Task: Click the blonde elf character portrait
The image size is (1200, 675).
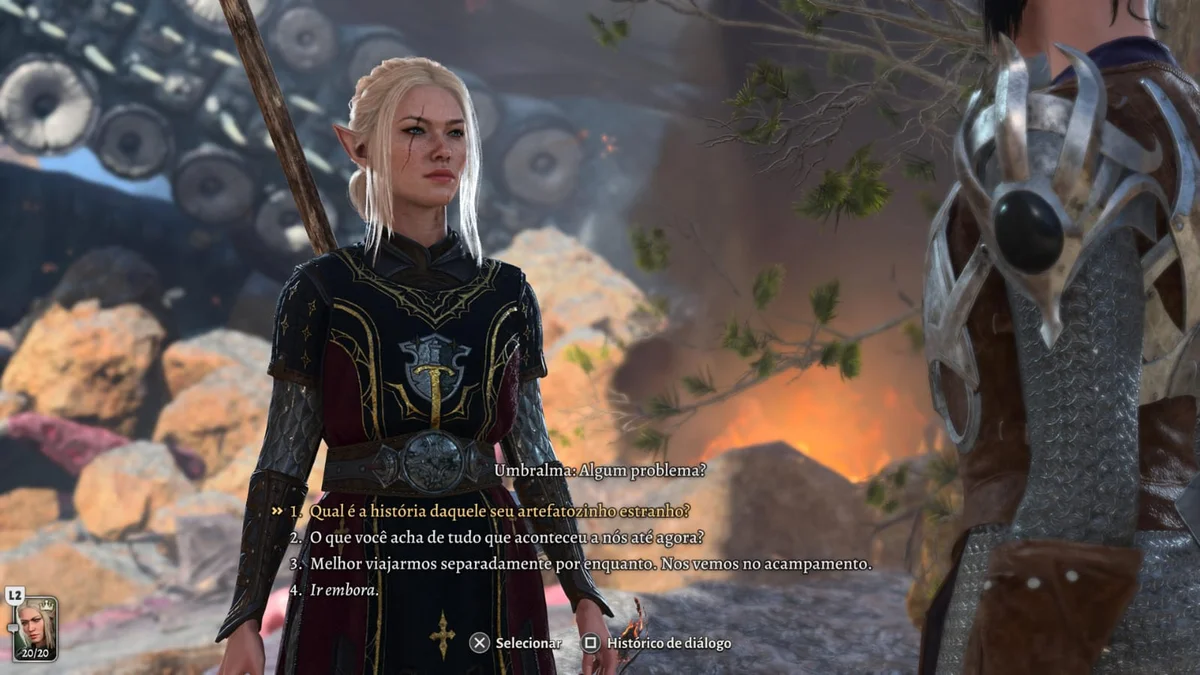Action: pos(34,626)
